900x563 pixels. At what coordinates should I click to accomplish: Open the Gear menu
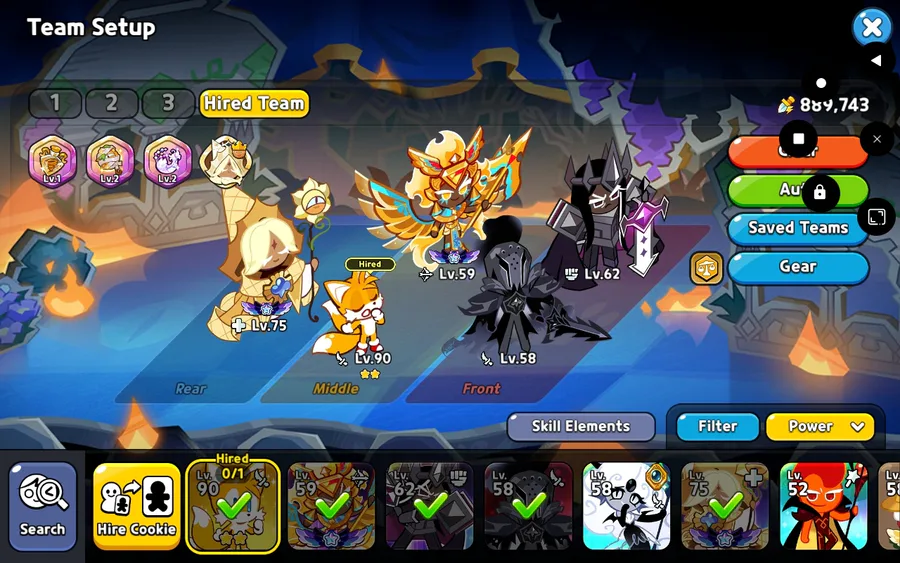[x=798, y=267]
